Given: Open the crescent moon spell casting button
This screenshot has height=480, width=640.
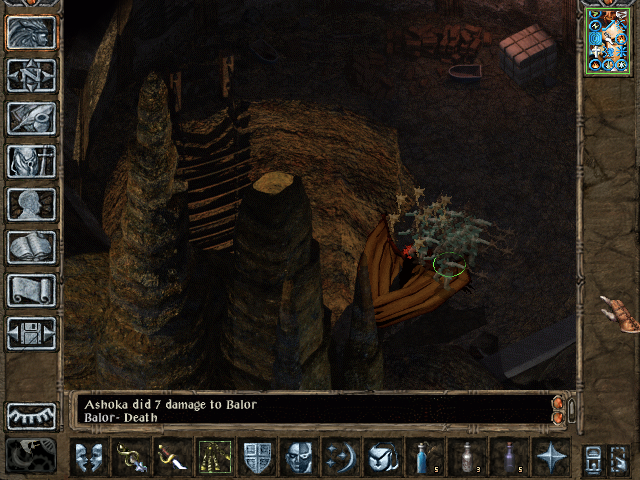Looking at the screenshot, I should pyautogui.click(x=341, y=457).
